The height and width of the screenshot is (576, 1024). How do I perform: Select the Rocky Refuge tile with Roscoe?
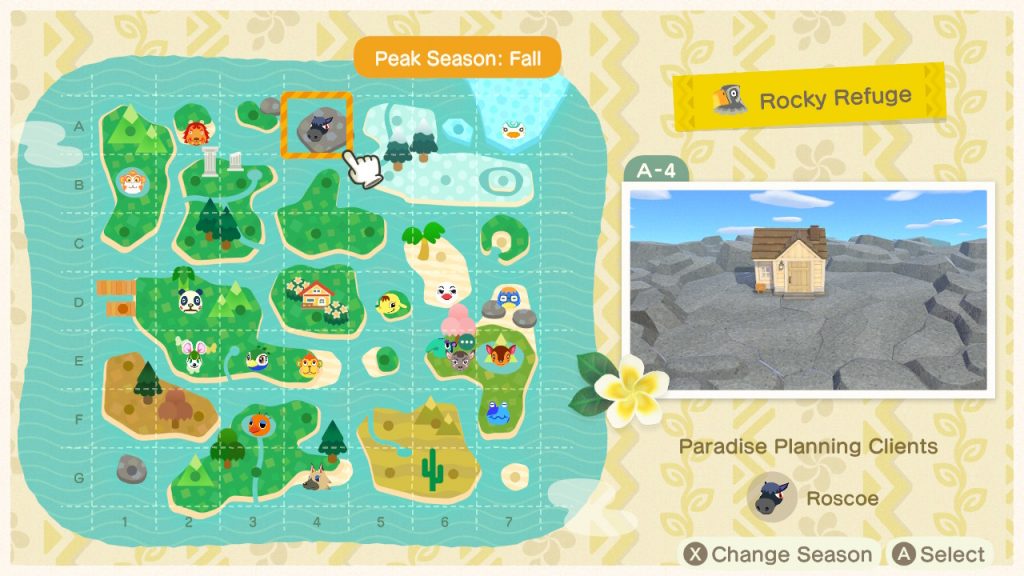(316, 126)
